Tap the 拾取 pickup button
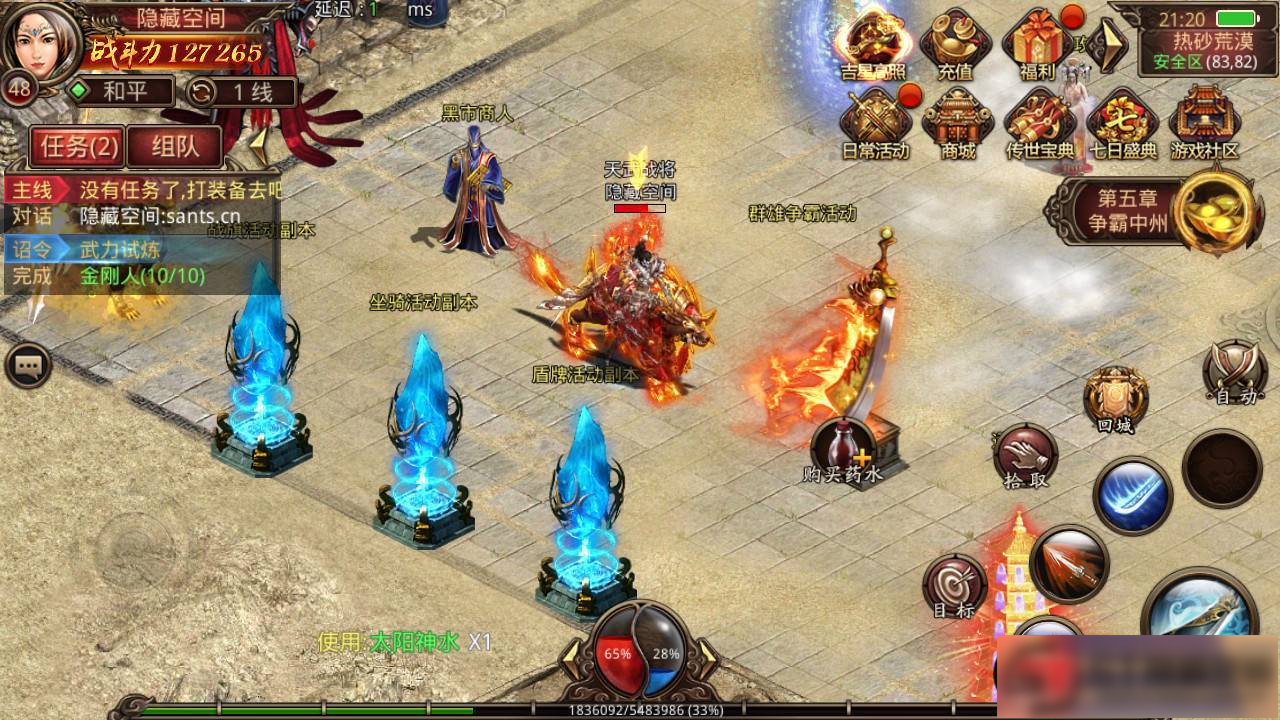 (1025, 456)
